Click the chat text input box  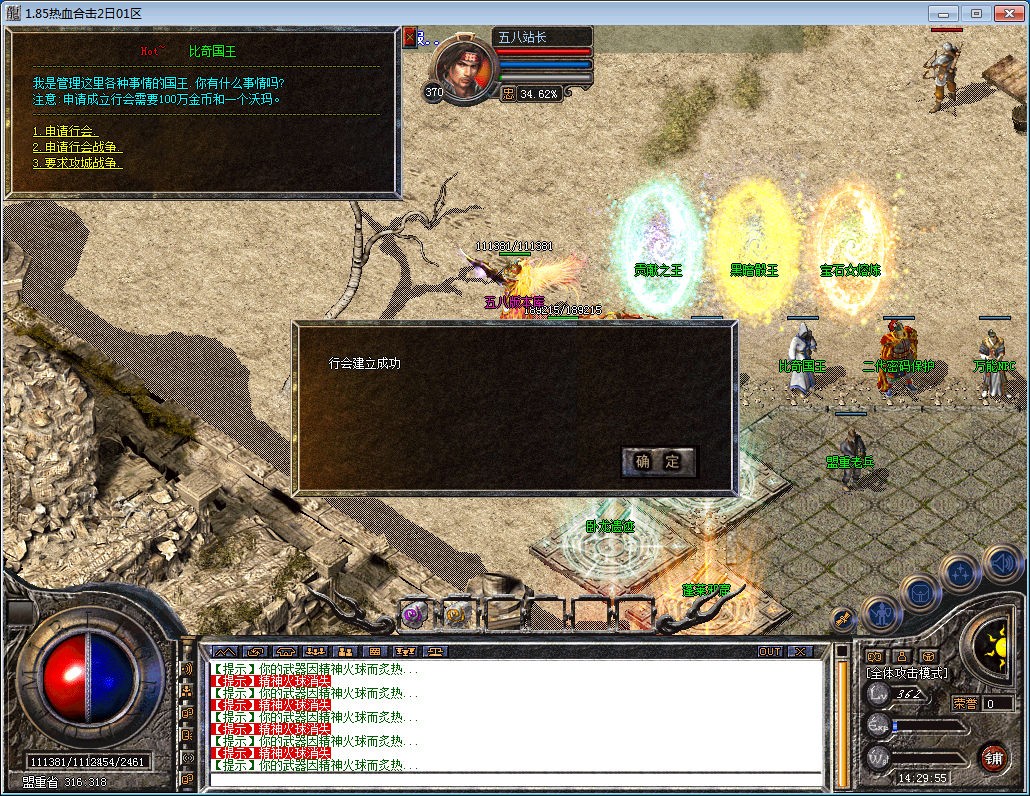515,779
